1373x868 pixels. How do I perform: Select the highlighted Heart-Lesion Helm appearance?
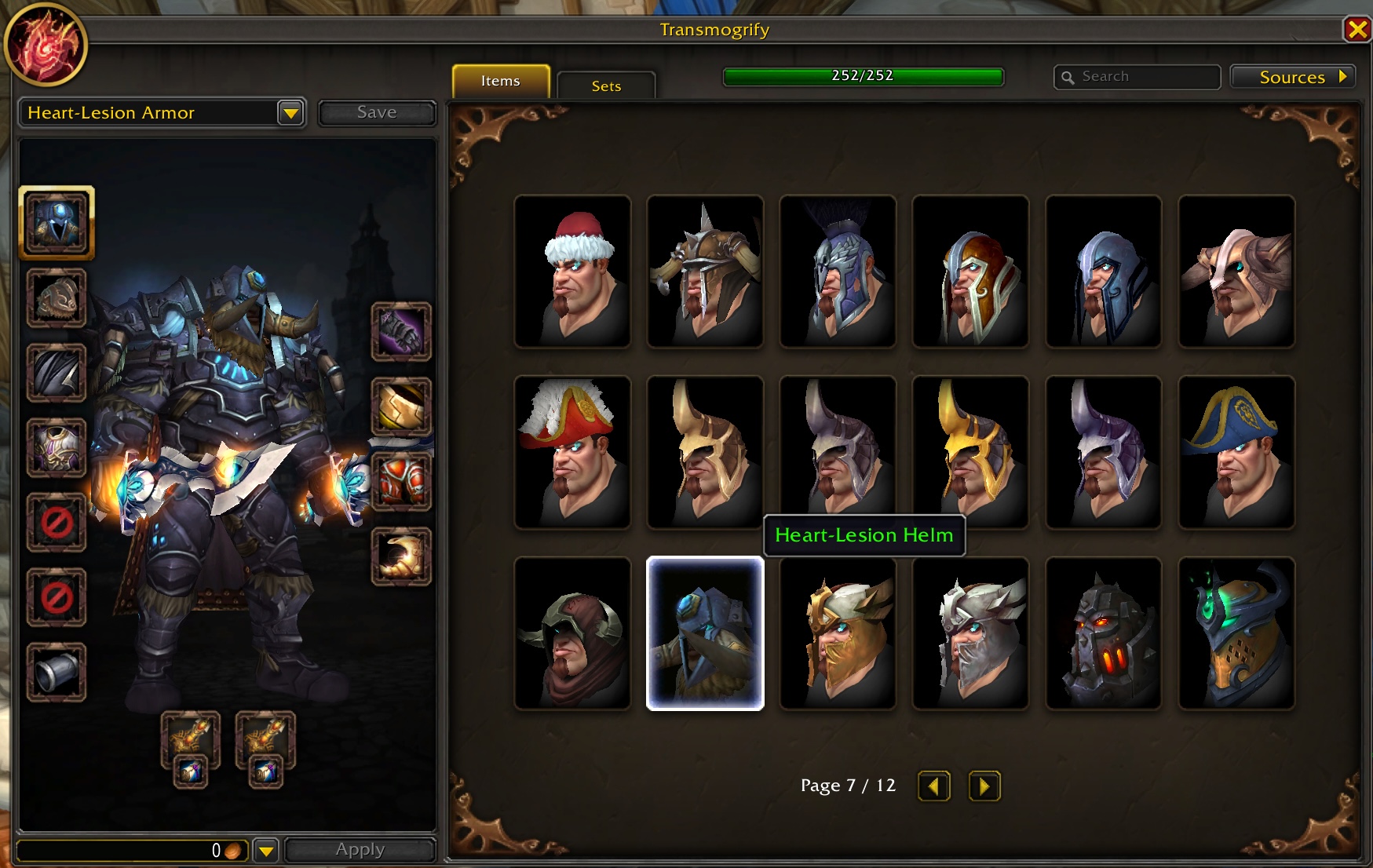point(705,633)
